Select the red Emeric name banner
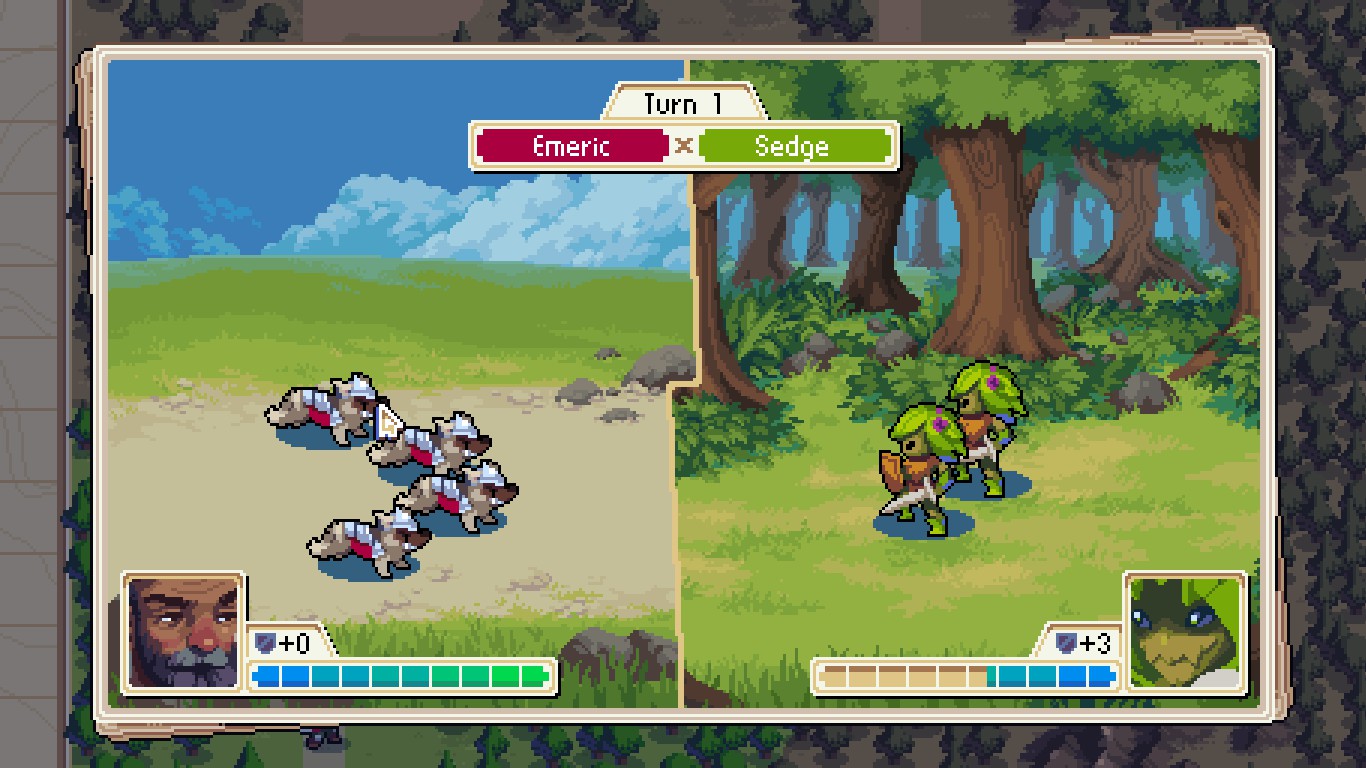Viewport: 1366px width, 768px height. pos(571,146)
